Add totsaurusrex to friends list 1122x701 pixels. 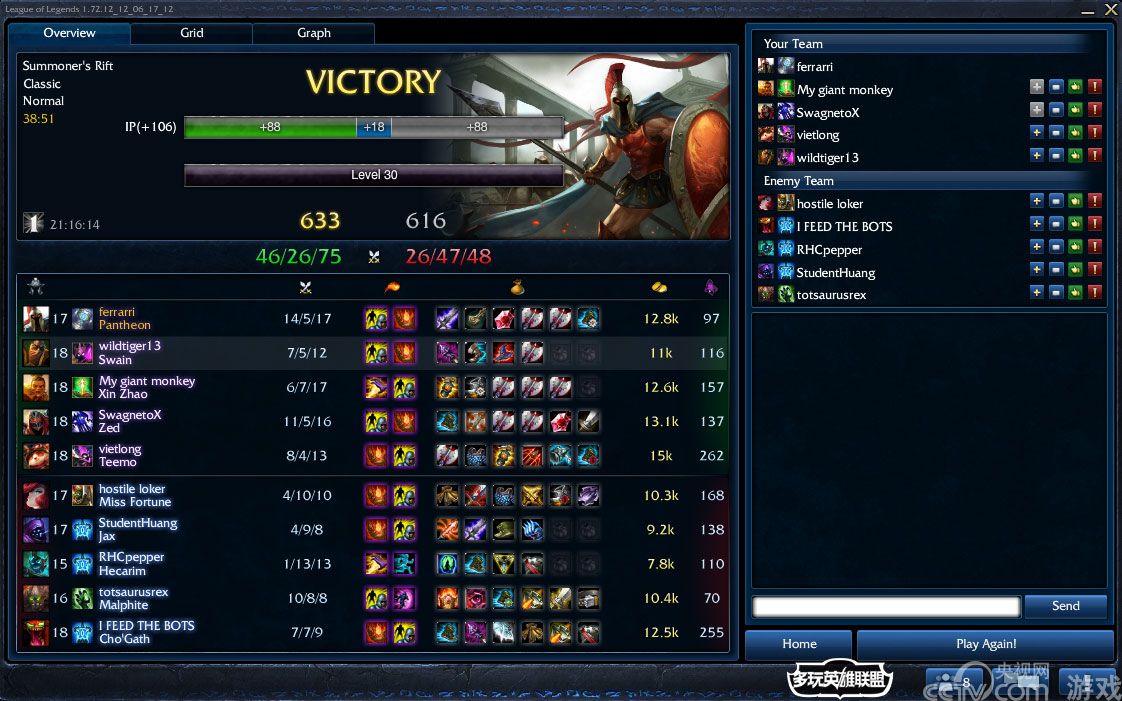(1037, 295)
